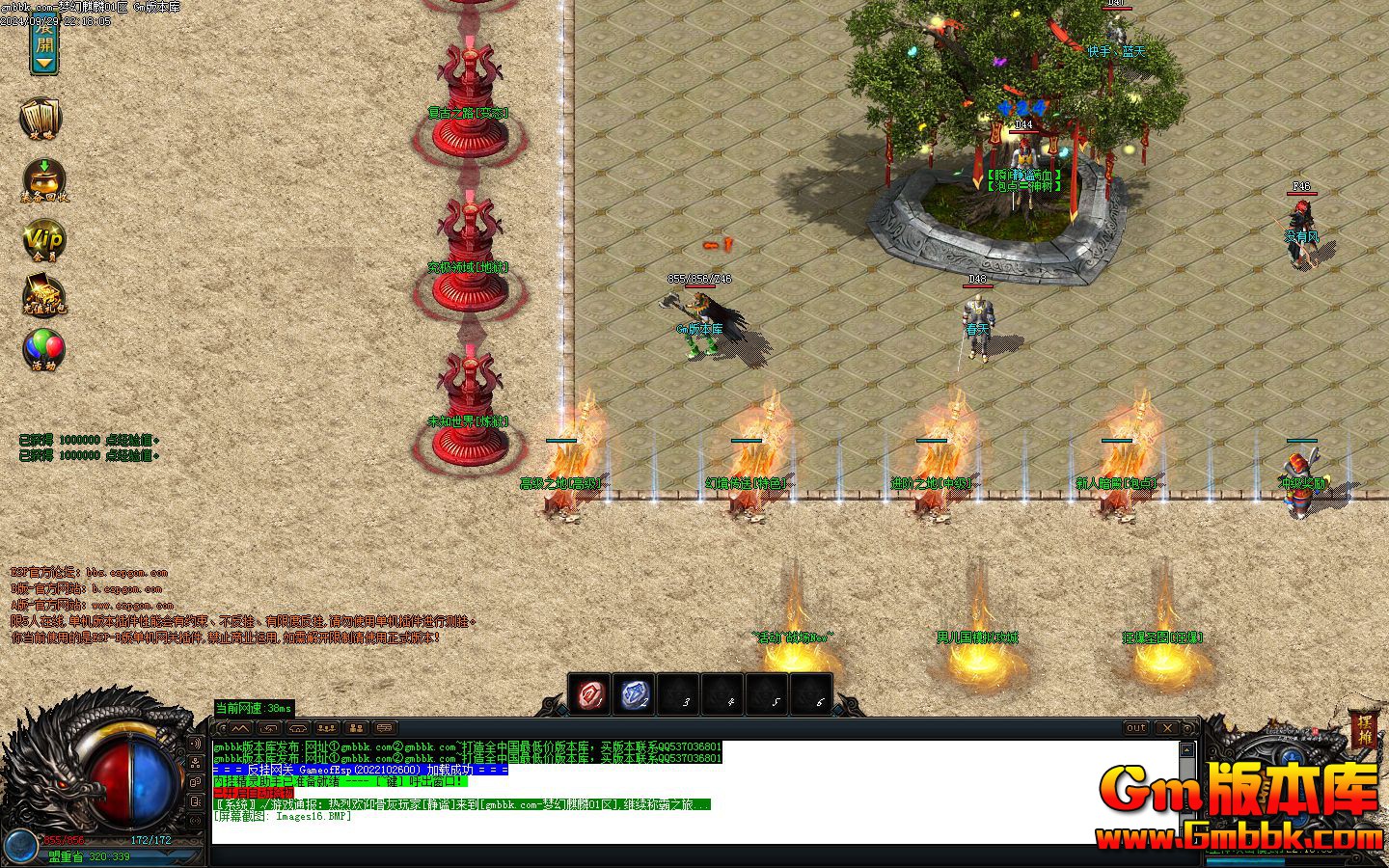
Task: Open the 装备回收 equipment recycle icon
Action: 44,180
